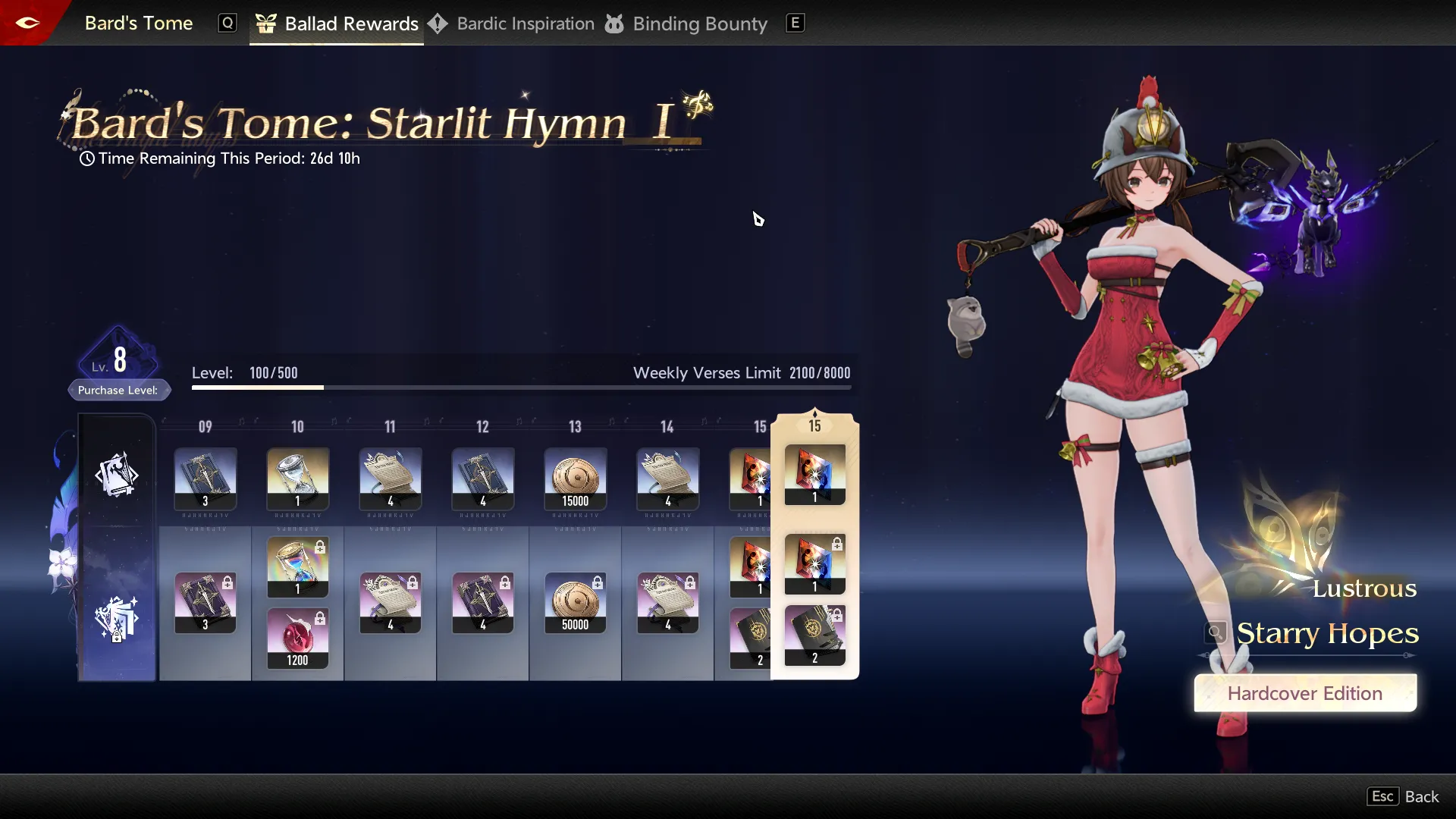The height and width of the screenshot is (819, 1456).
Task: Click the E hotkey indicator in the top bar
Action: 795,23
